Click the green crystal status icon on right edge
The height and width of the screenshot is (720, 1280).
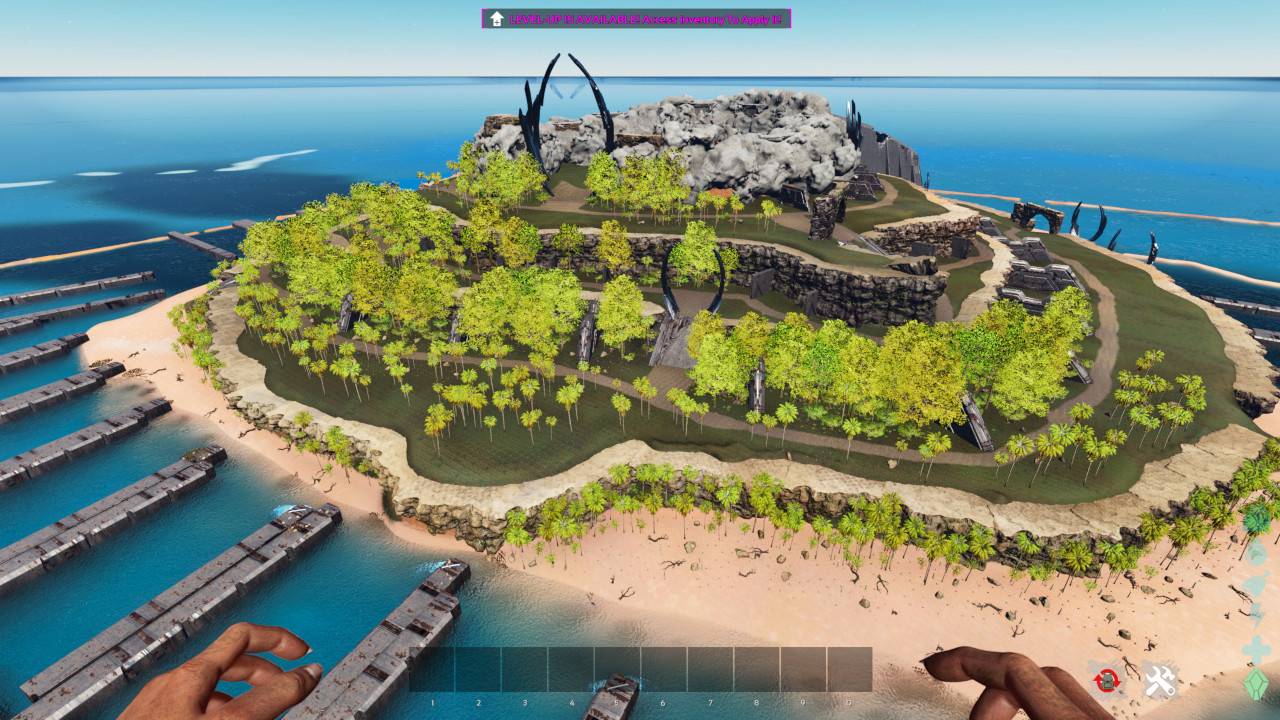(1256, 683)
